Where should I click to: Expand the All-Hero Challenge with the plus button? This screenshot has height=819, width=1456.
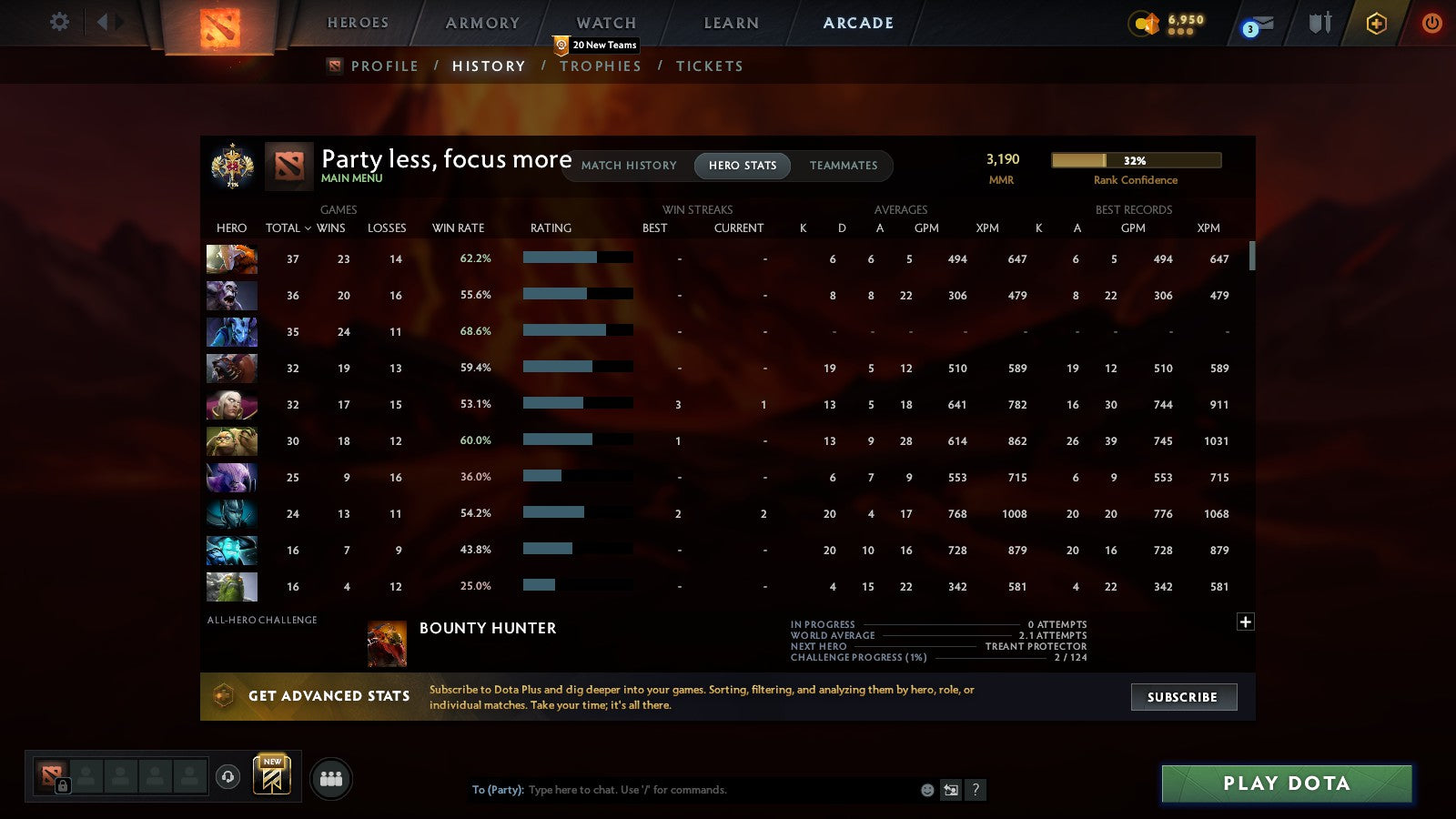[x=1245, y=622]
